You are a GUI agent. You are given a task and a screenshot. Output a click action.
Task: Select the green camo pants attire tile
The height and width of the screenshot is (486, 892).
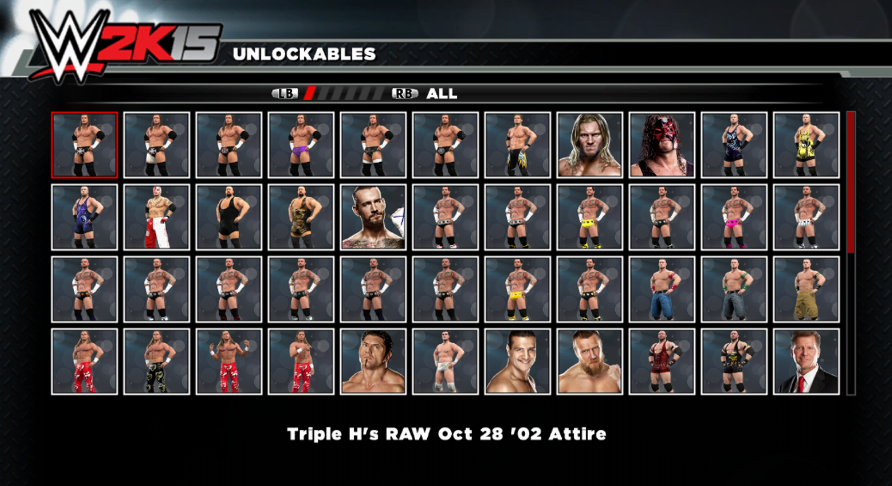(x=156, y=361)
